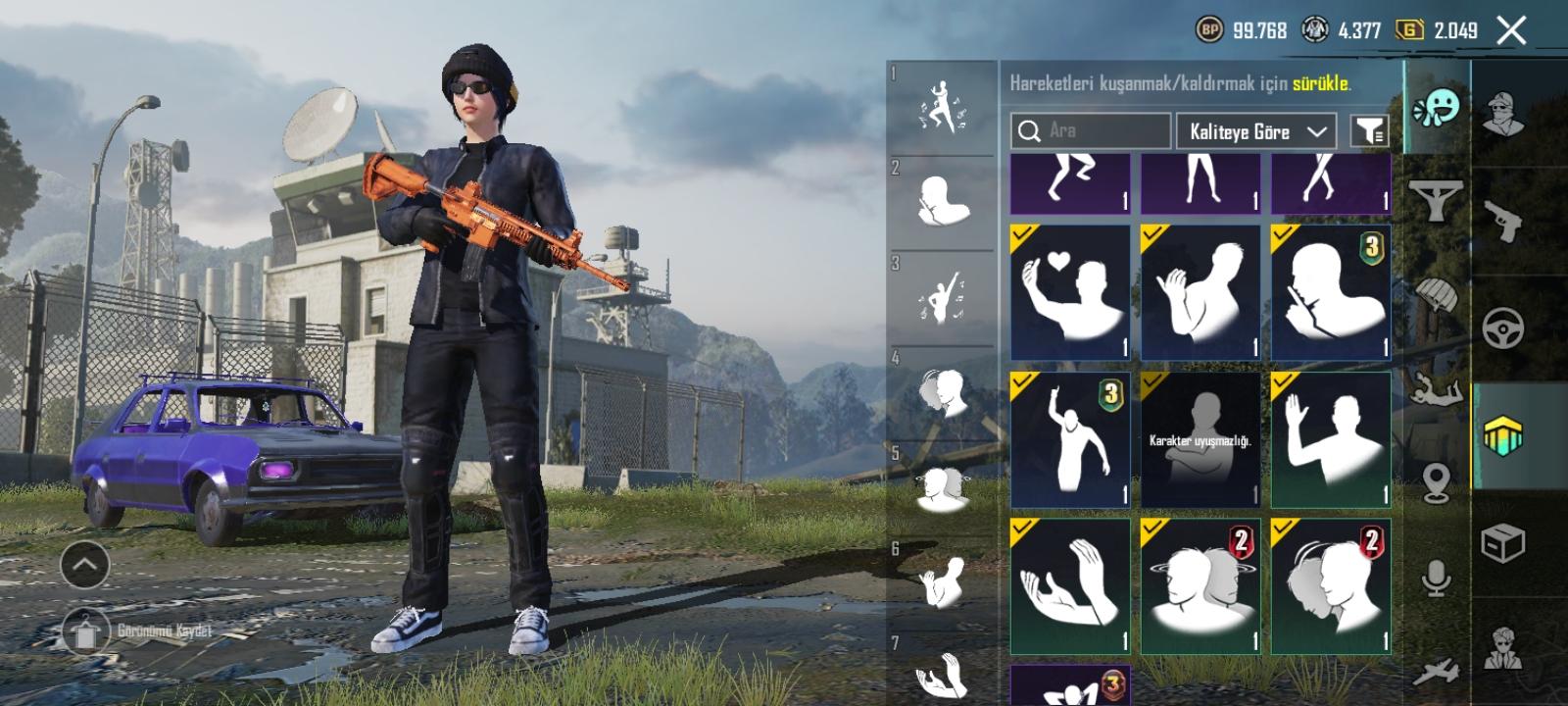Screen dimensions: 1568x706
Task: Open the map pin location tab
Action: (1436, 482)
